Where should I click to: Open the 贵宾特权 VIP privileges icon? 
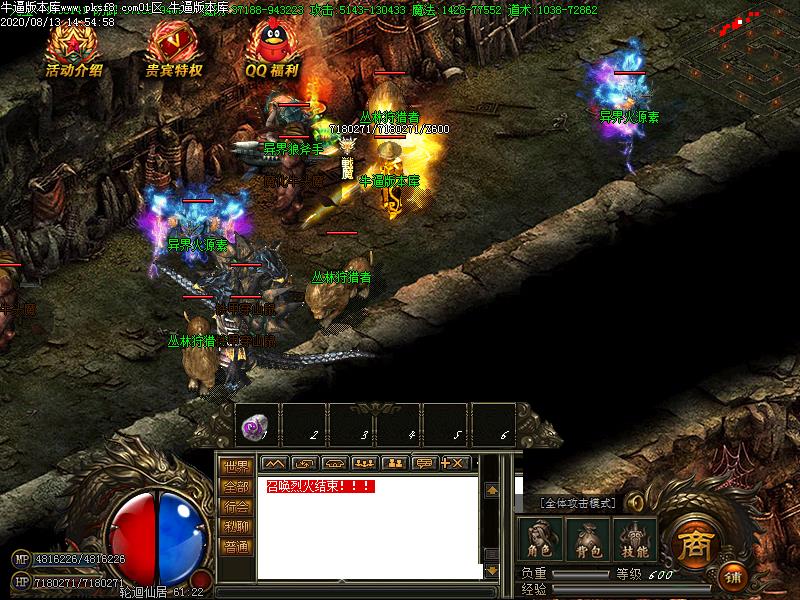coord(174,48)
